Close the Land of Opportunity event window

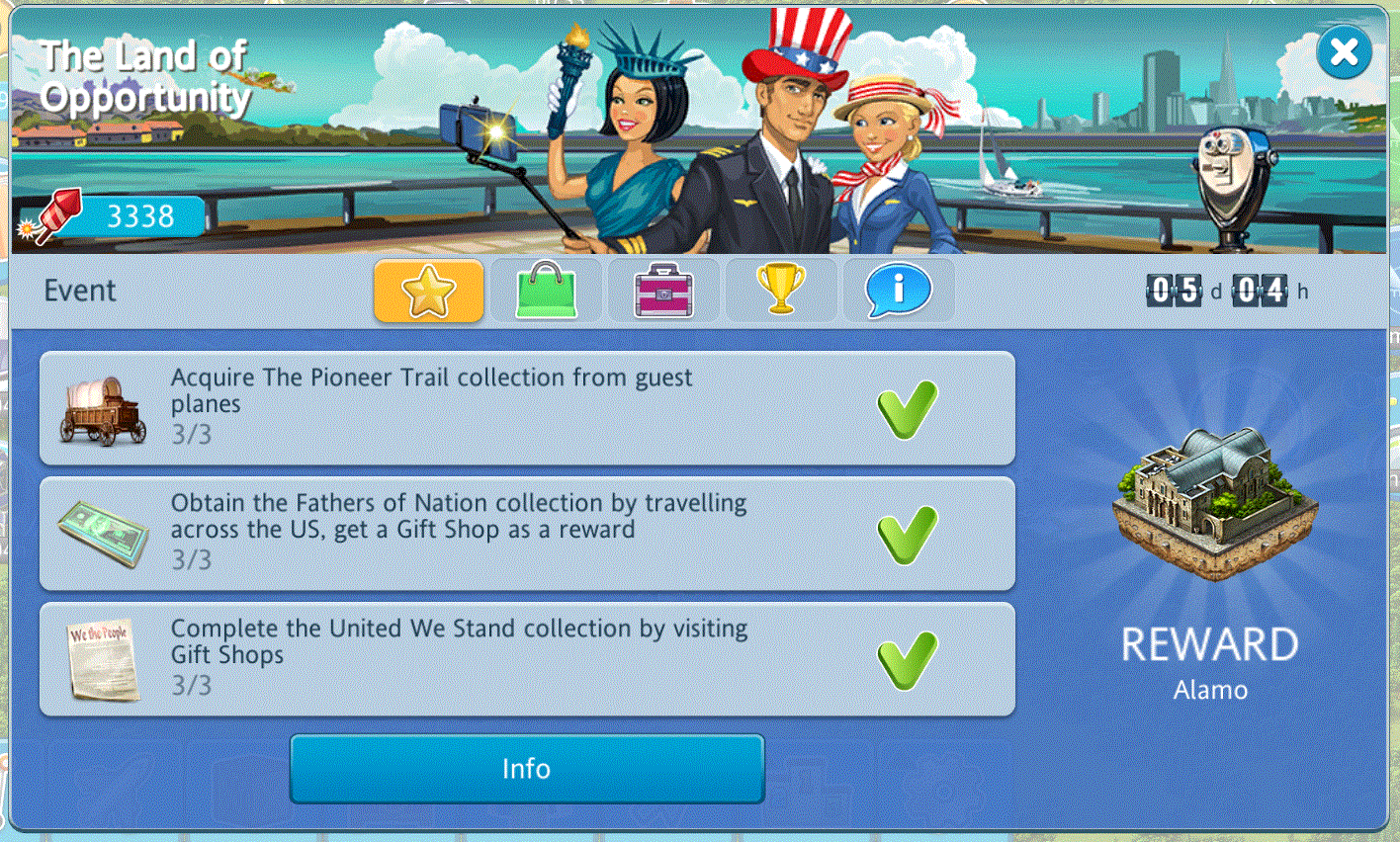coord(1344,51)
